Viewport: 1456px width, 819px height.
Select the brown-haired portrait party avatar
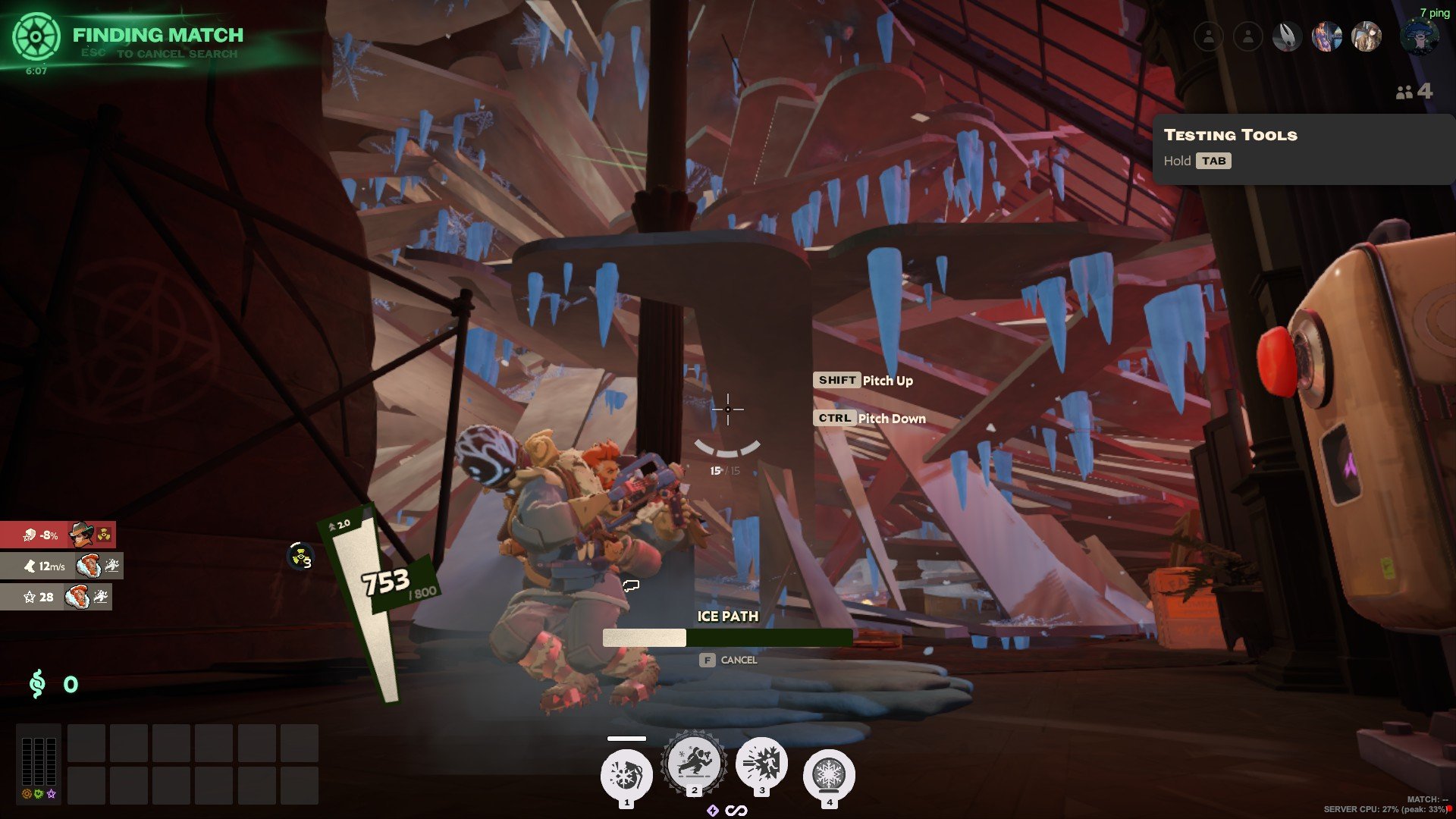coord(1367,36)
